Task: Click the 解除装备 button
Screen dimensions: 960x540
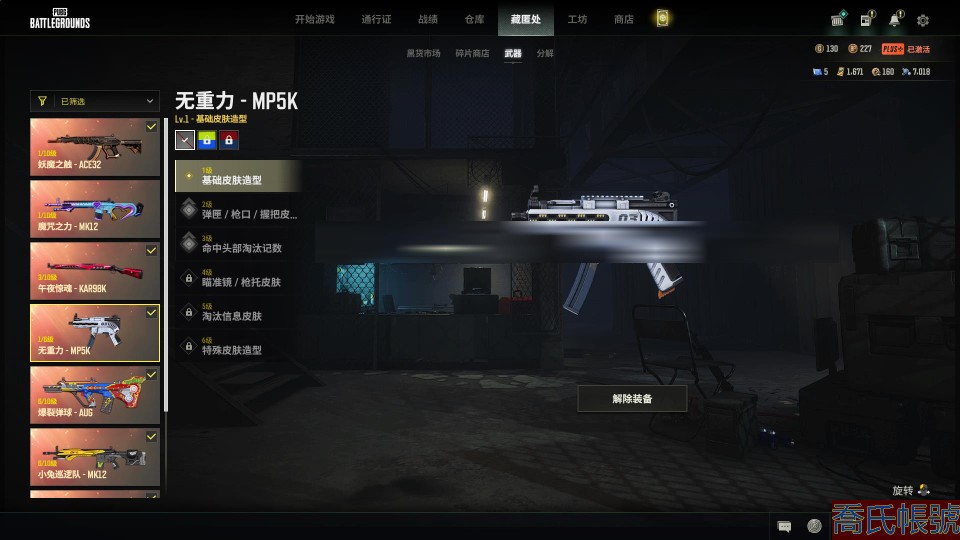Action: pyautogui.click(x=632, y=398)
